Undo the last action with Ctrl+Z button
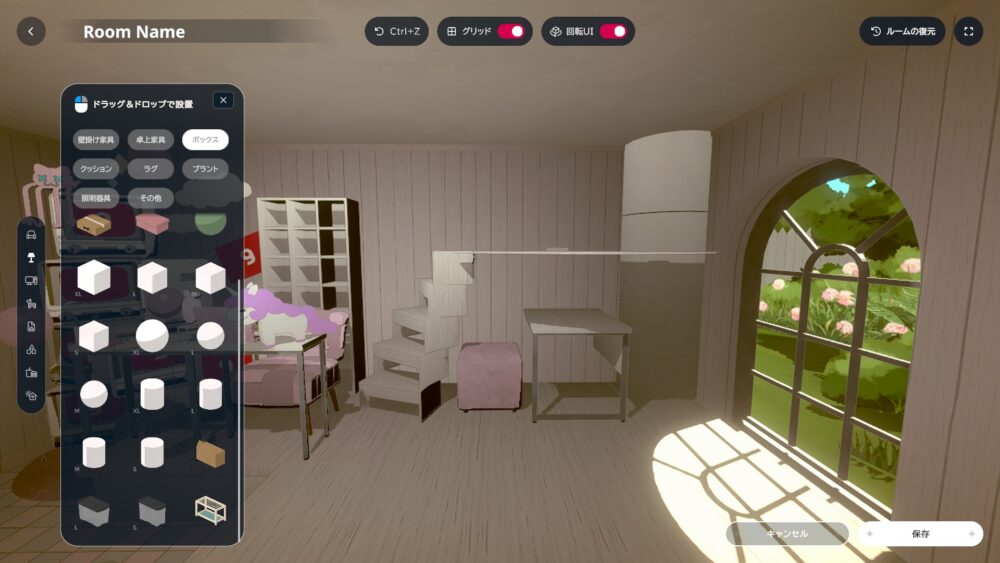Screen dimensions: 1000x563 (396, 31)
